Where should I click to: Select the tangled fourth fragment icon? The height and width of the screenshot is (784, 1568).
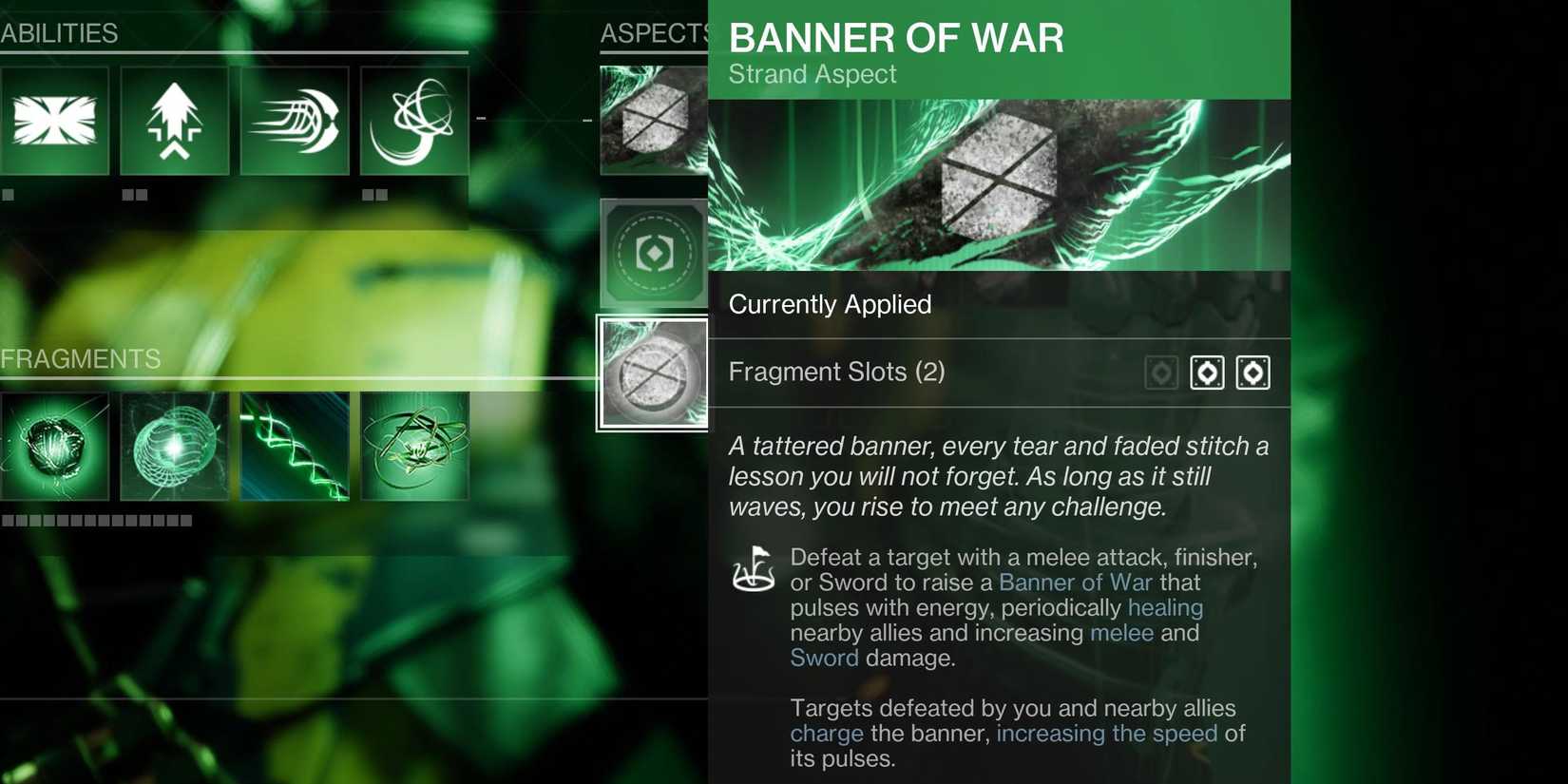pyautogui.click(x=413, y=446)
